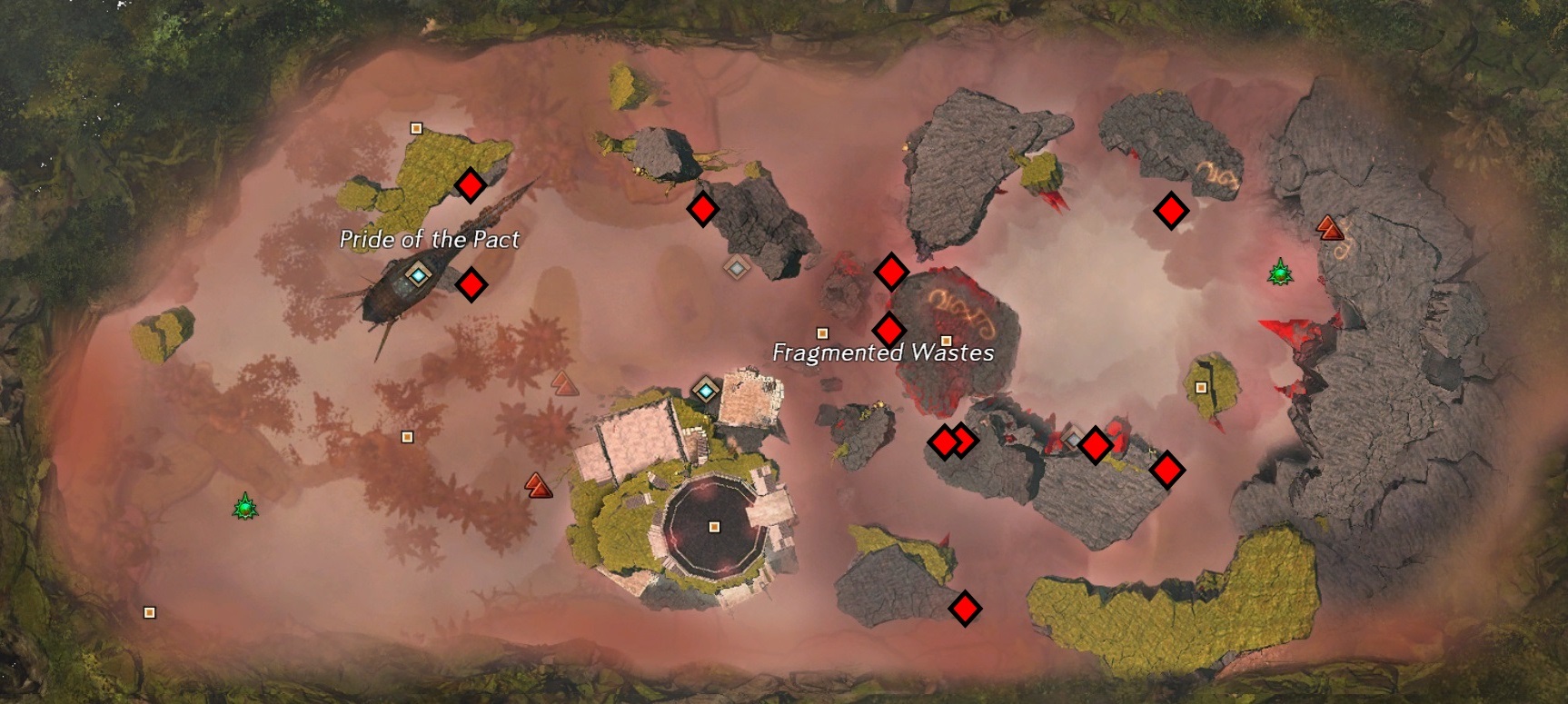Click the red event diamond above the Fragmented Wastes label
1568x704 pixels.
[890, 329]
